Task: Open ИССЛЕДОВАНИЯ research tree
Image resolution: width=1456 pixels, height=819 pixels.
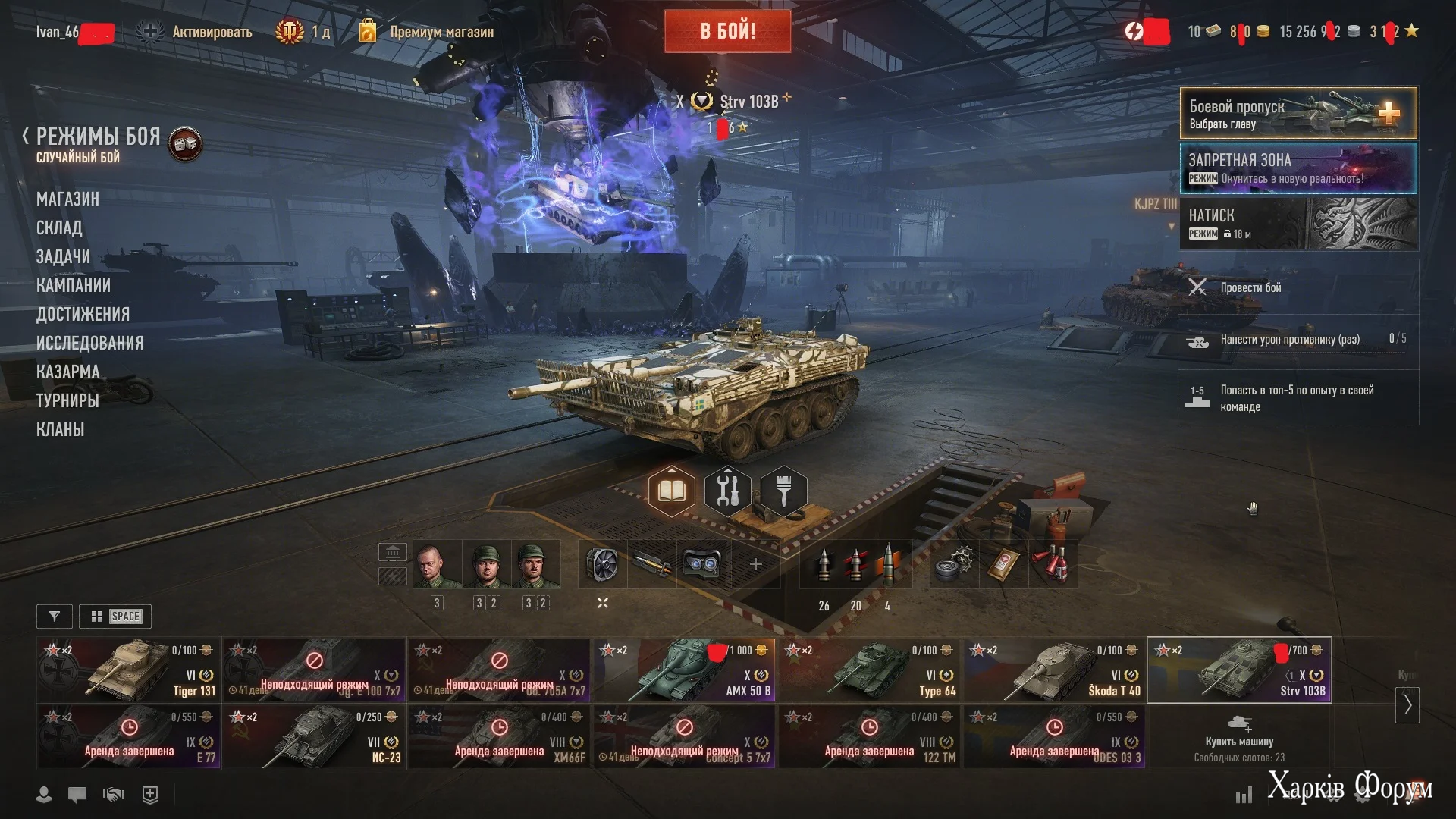Action: pyautogui.click(x=89, y=343)
